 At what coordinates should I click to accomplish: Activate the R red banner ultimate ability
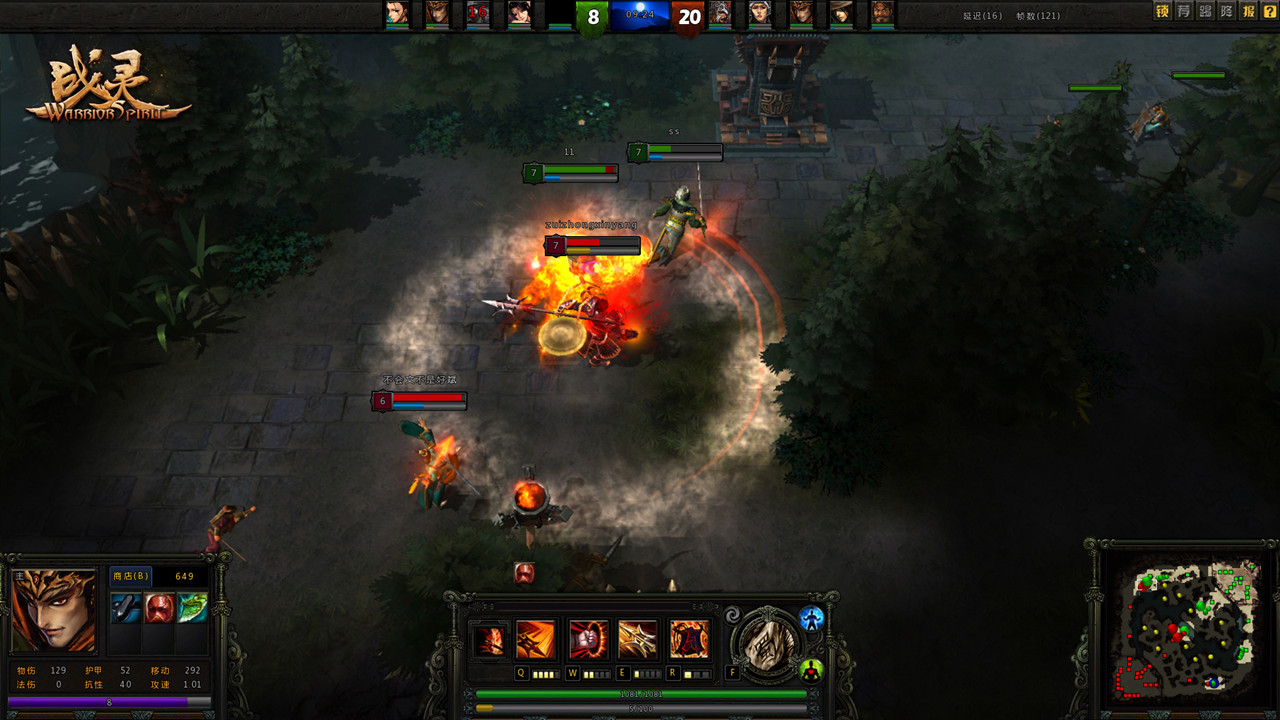689,640
